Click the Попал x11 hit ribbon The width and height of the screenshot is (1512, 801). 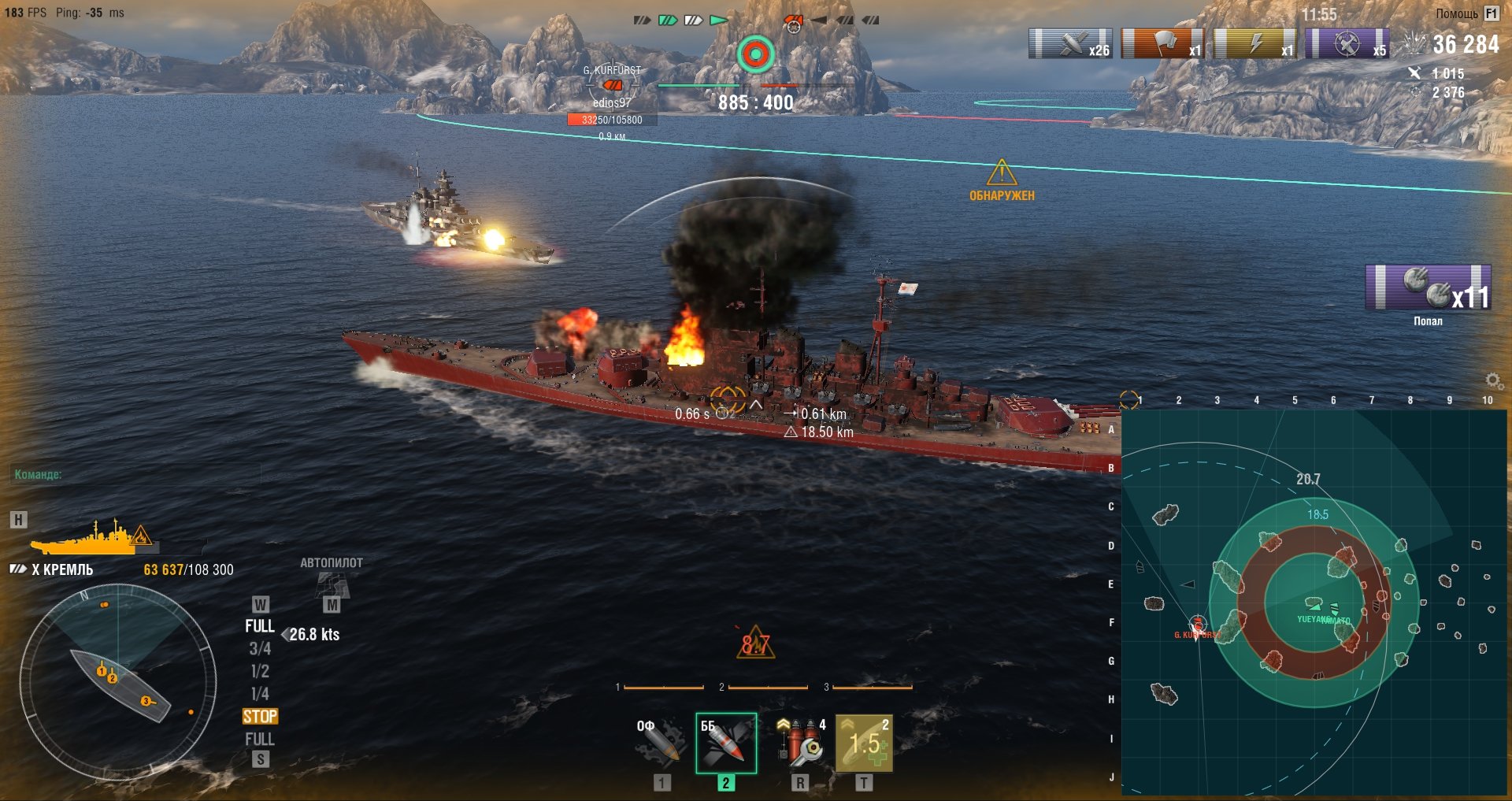click(x=1428, y=287)
